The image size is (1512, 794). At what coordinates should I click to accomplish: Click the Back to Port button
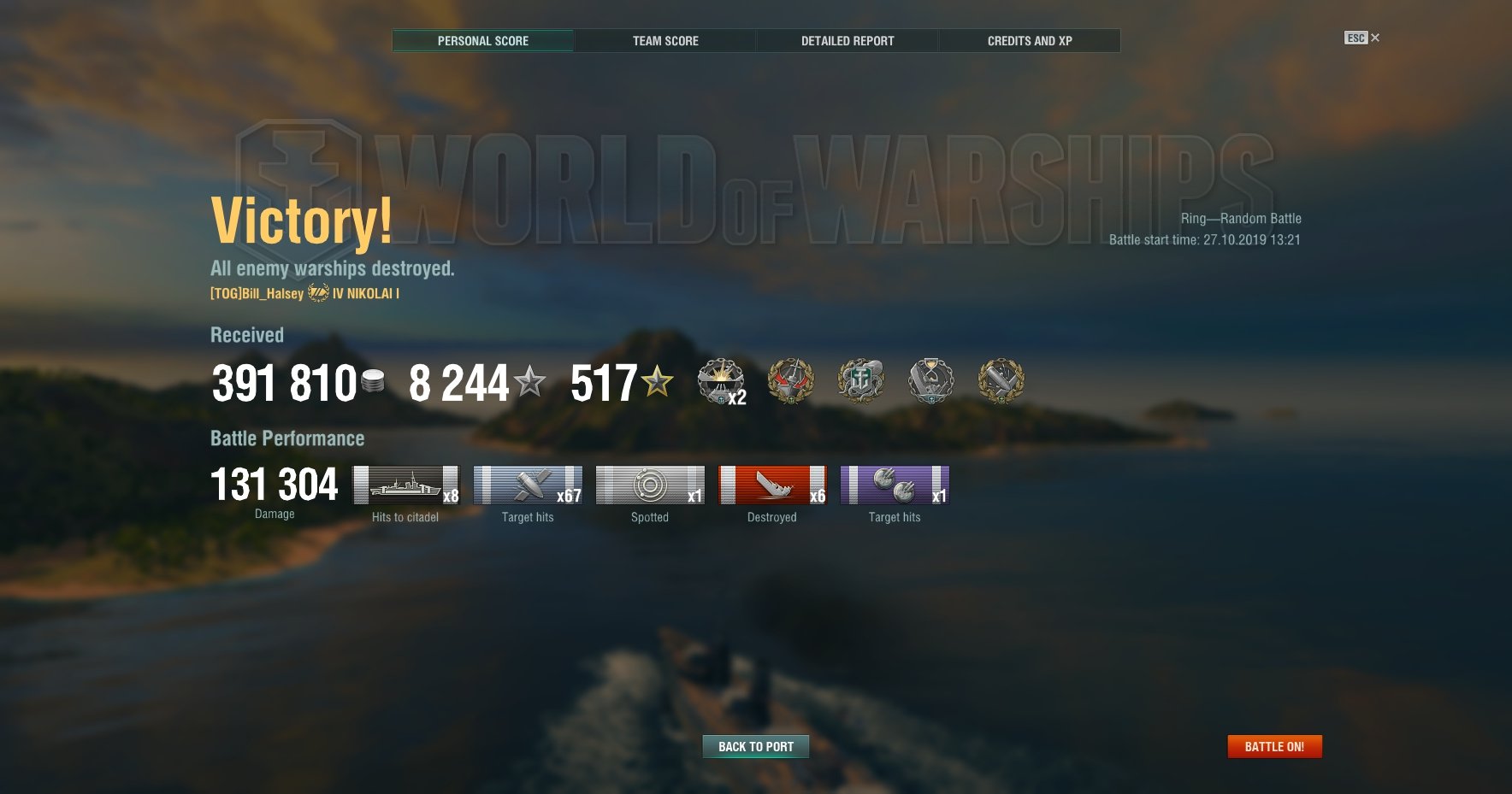pos(756,747)
